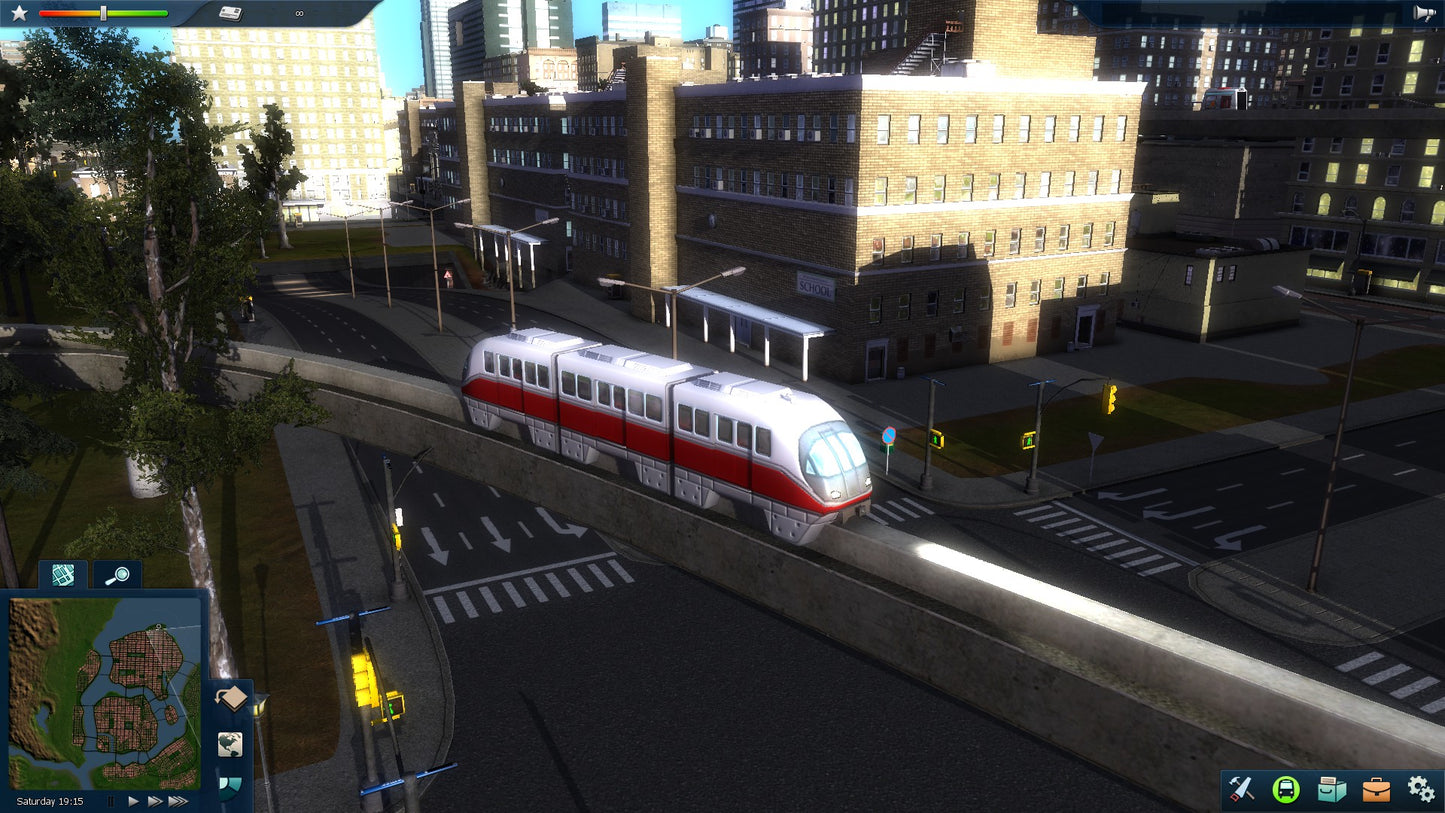
Task: Pause the simulation with the pause button
Action: 110,801
